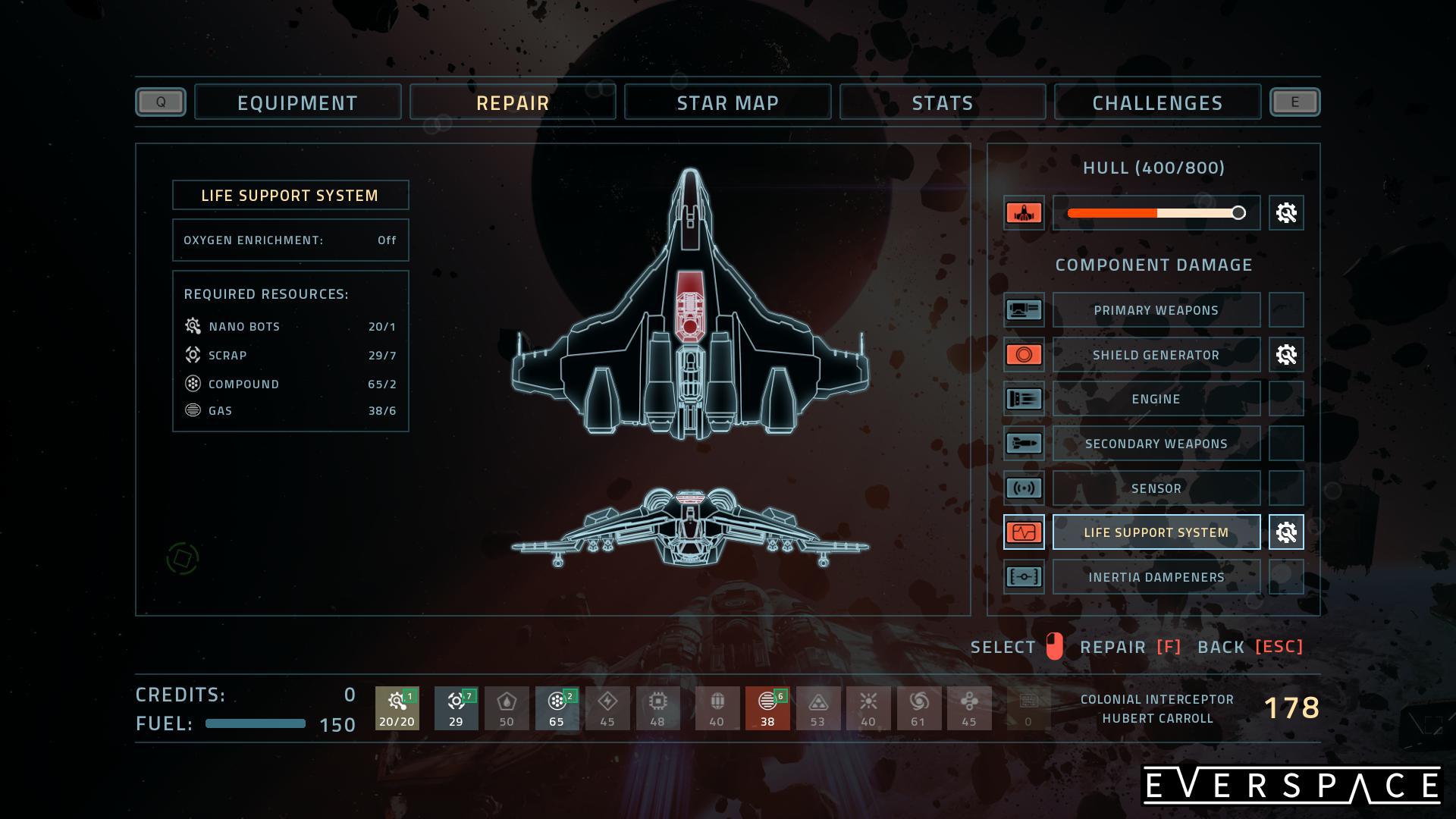Select the Repair tab

(x=513, y=102)
